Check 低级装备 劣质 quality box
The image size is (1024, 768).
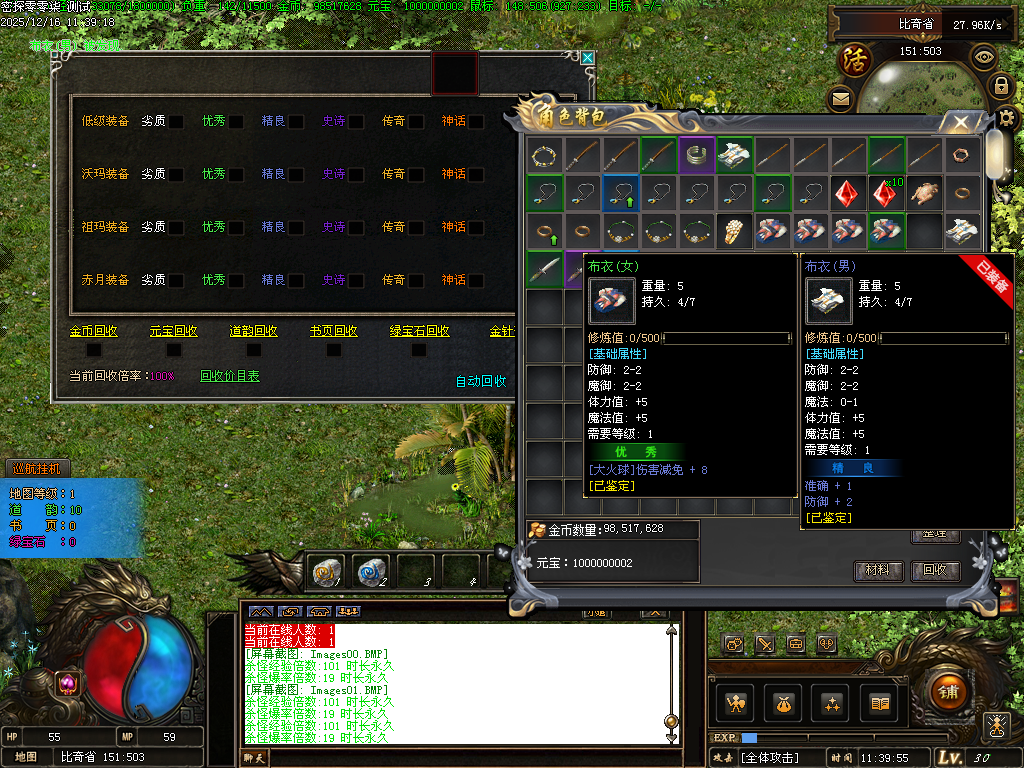click(x=176, y=122)
